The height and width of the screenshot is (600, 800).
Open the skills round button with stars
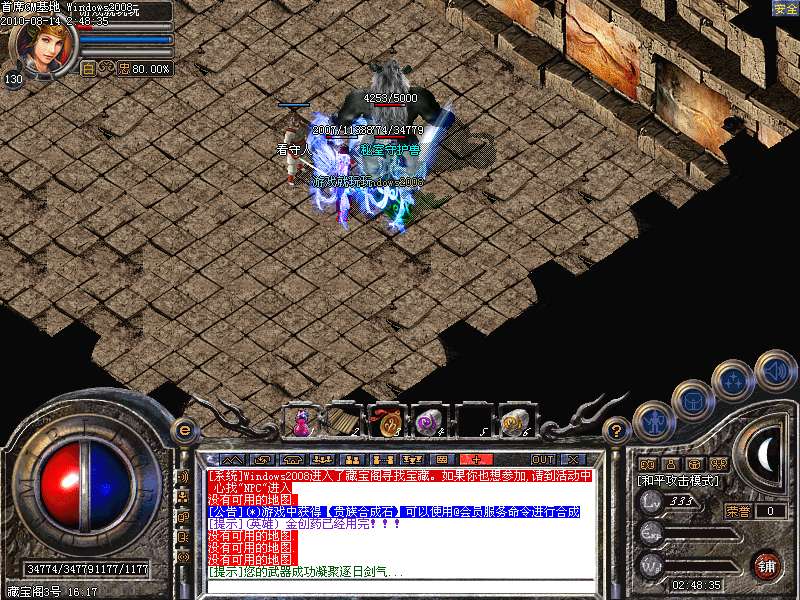732,379
